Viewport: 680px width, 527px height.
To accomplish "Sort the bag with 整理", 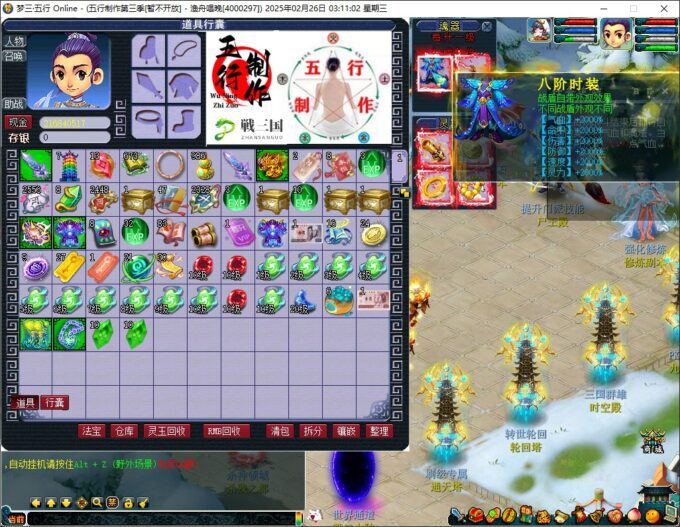I will 379,431.
